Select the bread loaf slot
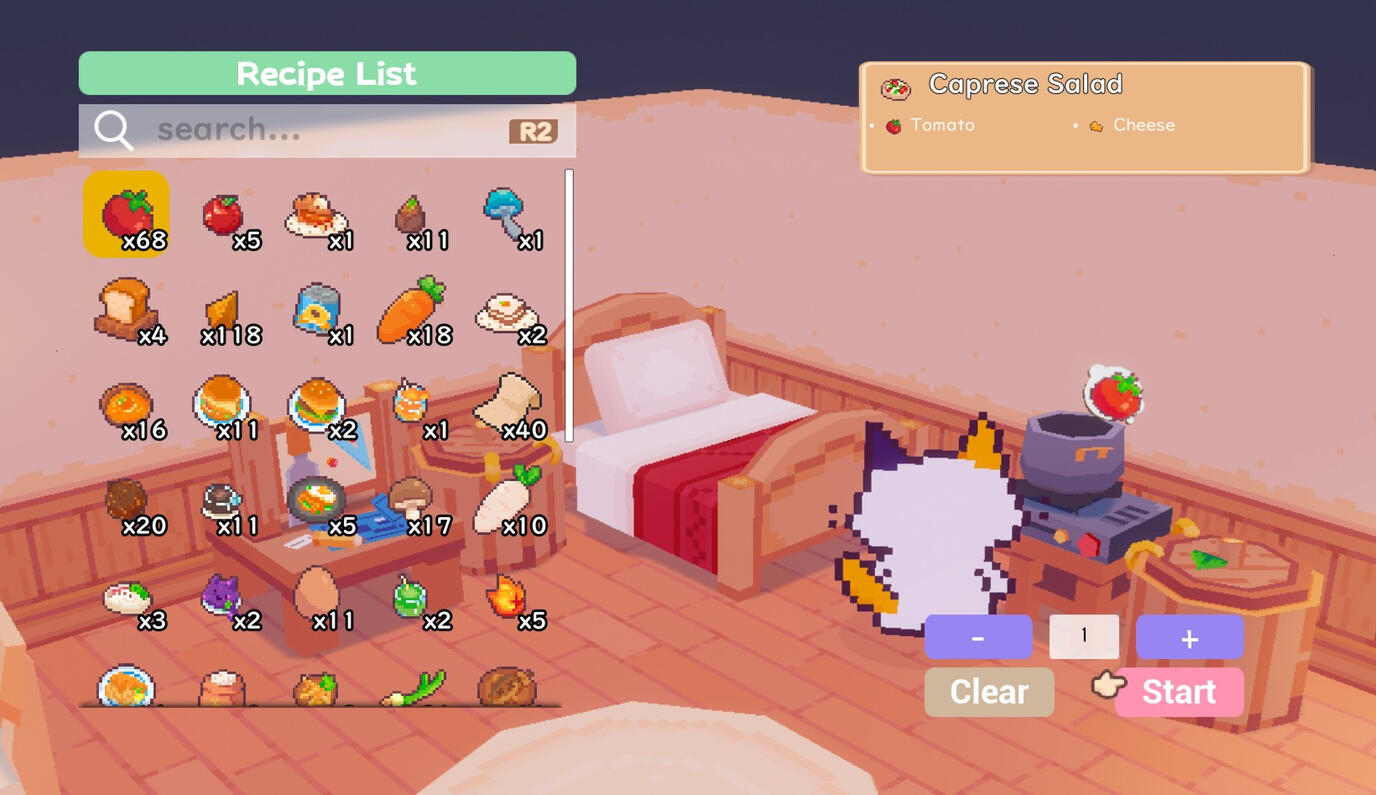 (x=126, y=309)
